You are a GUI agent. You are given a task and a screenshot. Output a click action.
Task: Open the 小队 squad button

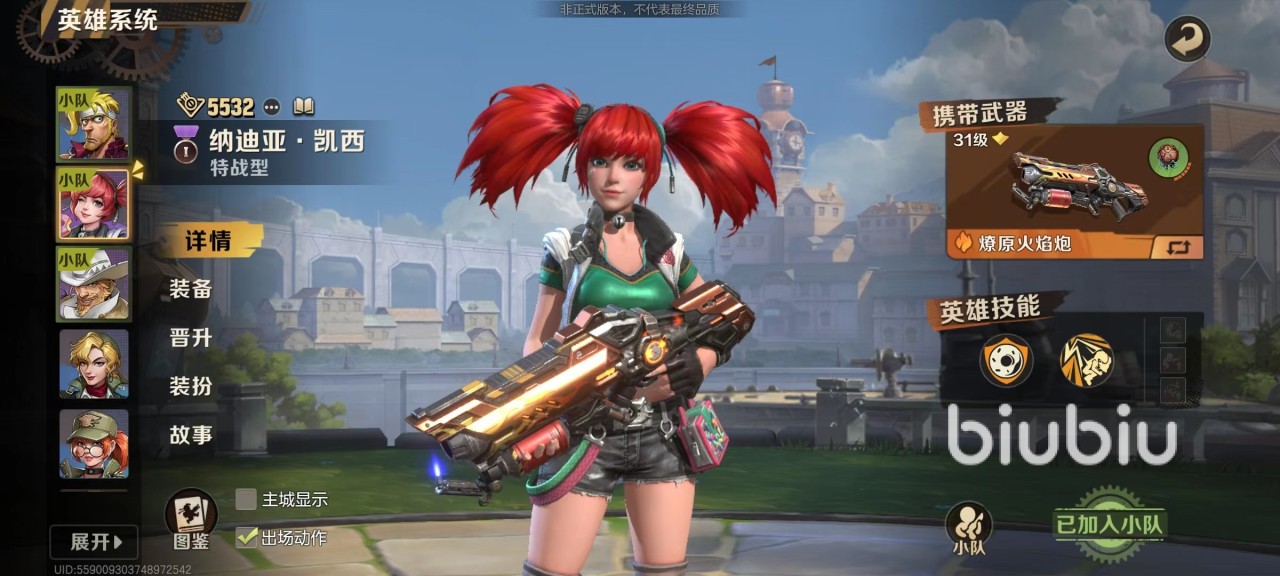coord(968,528)
